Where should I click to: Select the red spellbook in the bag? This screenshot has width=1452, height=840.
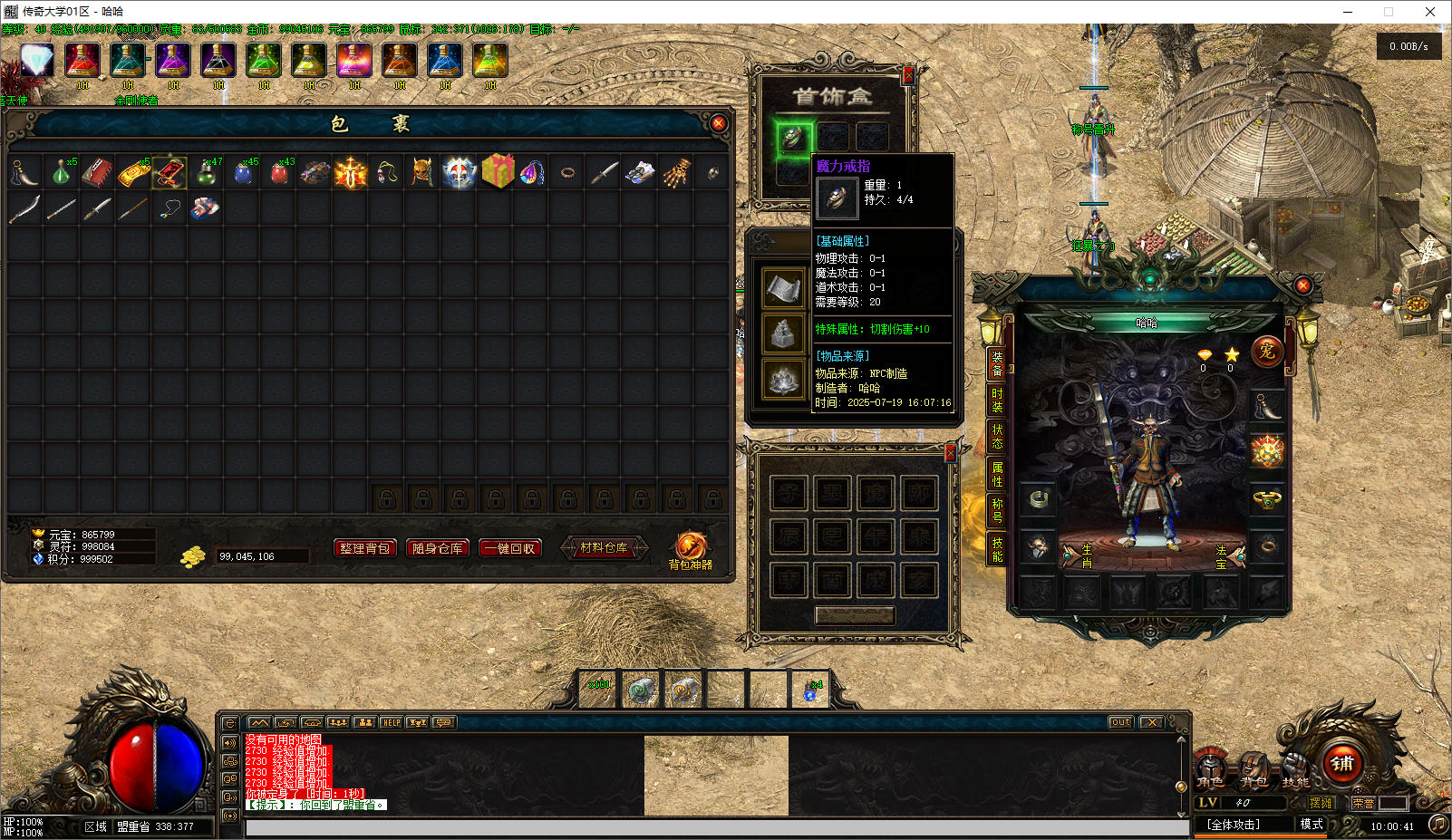click(97, 172)
